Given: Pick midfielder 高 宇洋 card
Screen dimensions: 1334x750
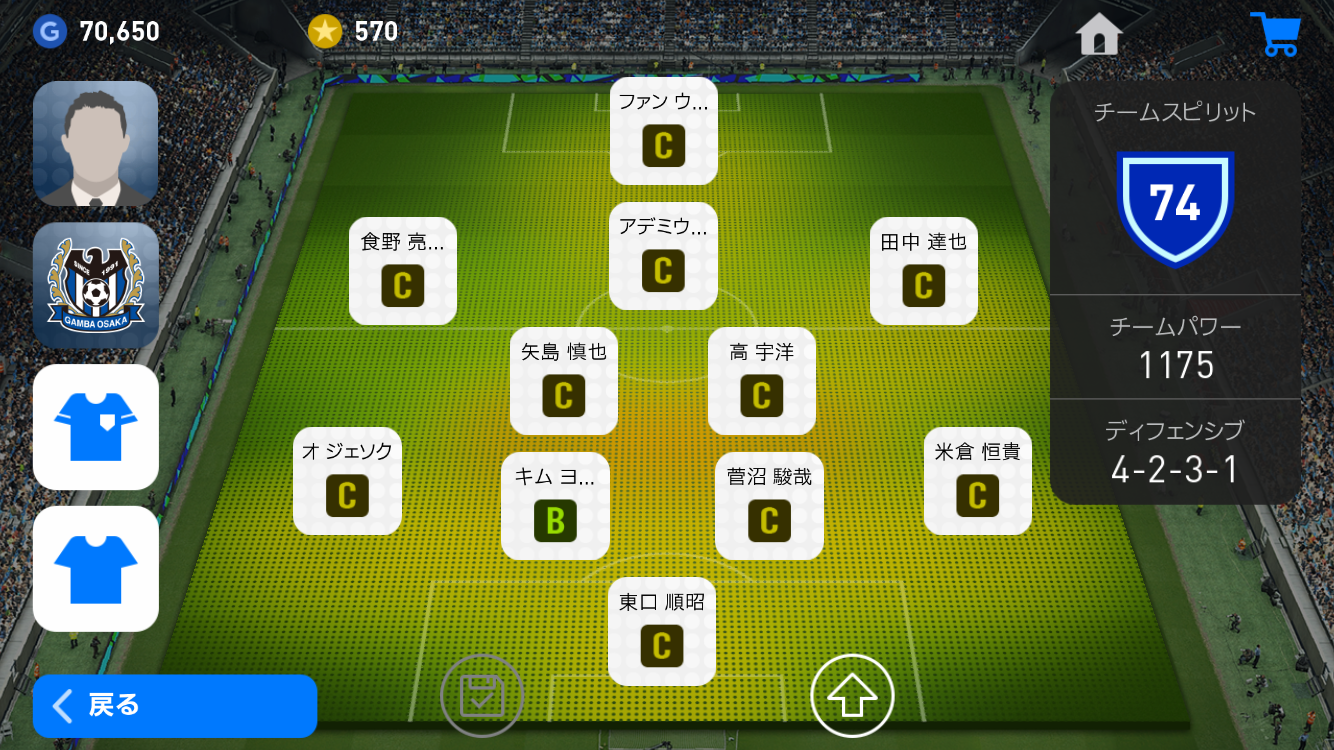Looking at the screenshot, I should point(761,381).
